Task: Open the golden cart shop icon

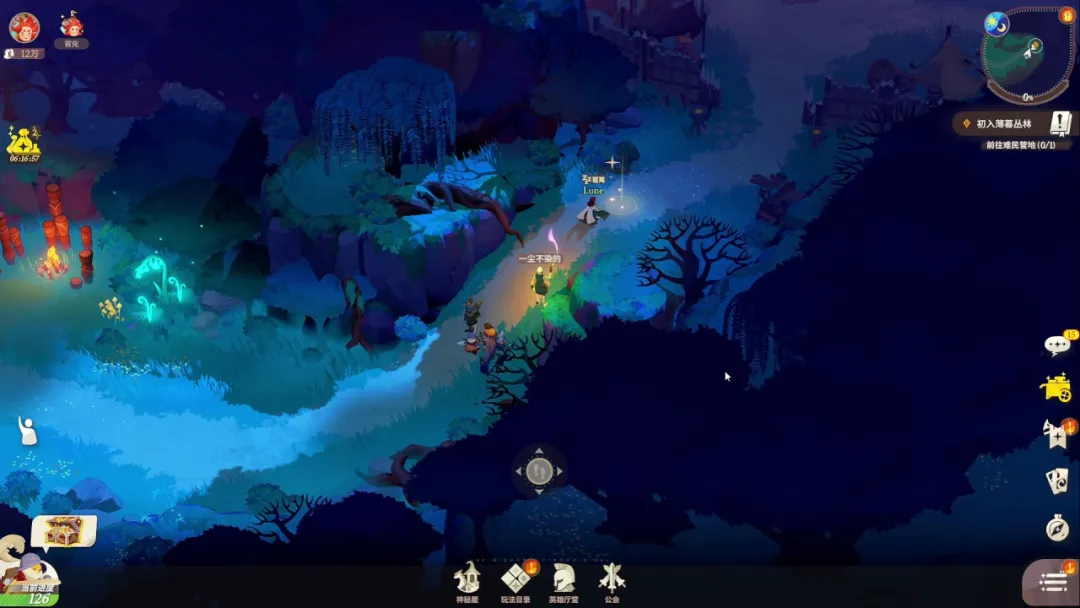Action: 1056,388
